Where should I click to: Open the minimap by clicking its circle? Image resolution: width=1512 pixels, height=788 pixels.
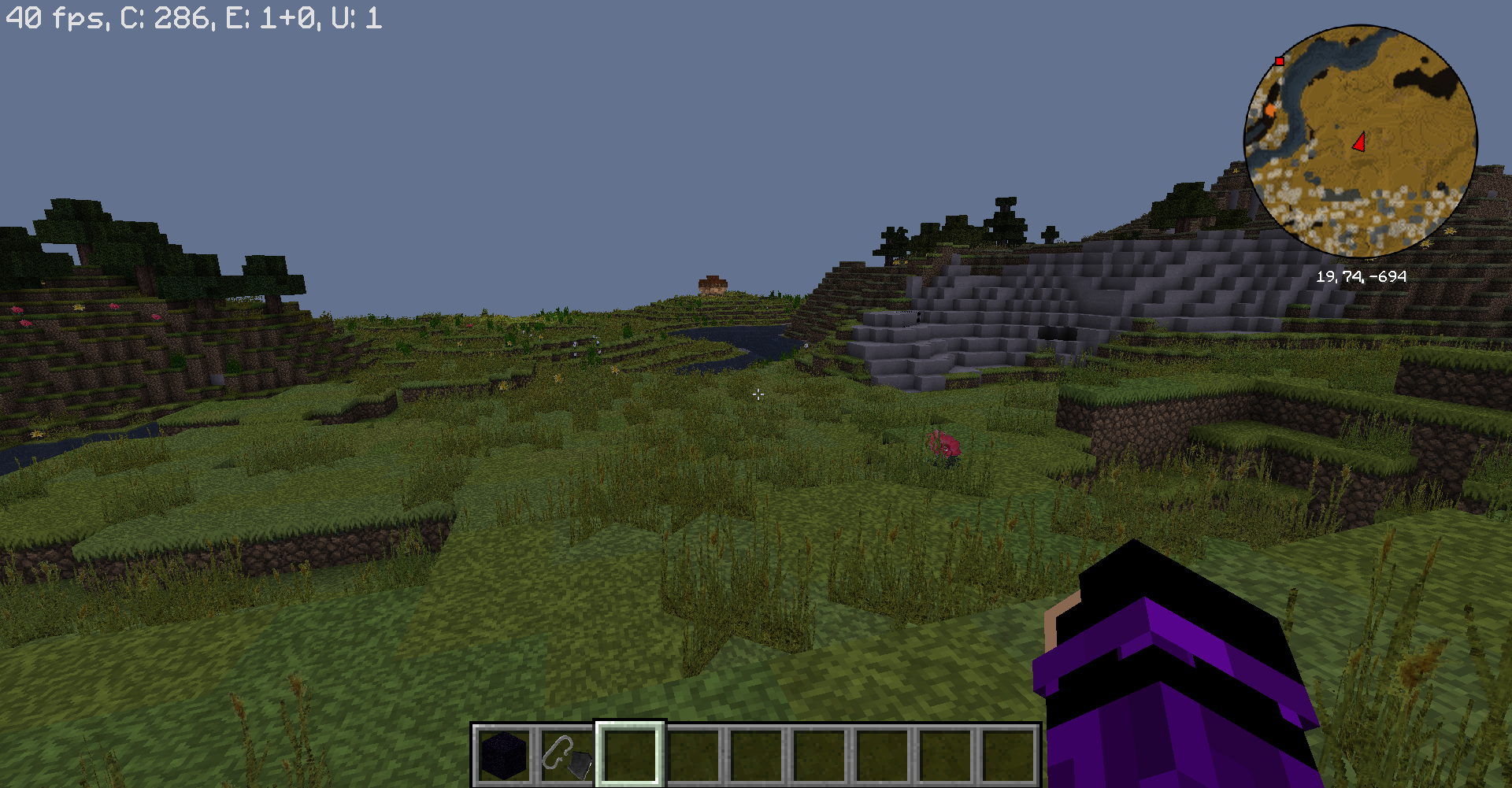[x=1362, y=142]
